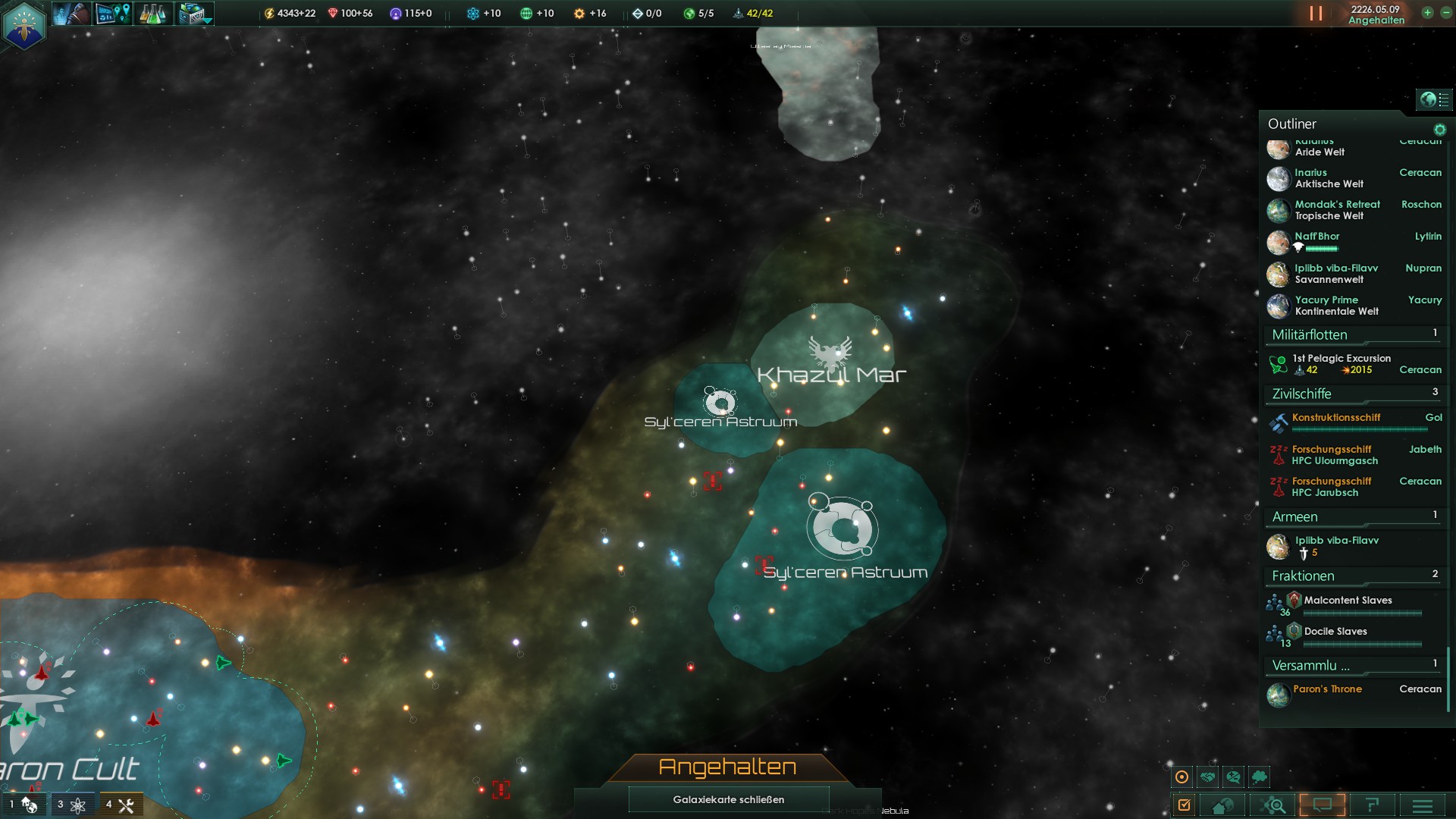Open the empire emblem government panel
The width and height of the screenshot is (1456, 819).
click(x=24, y=24)
